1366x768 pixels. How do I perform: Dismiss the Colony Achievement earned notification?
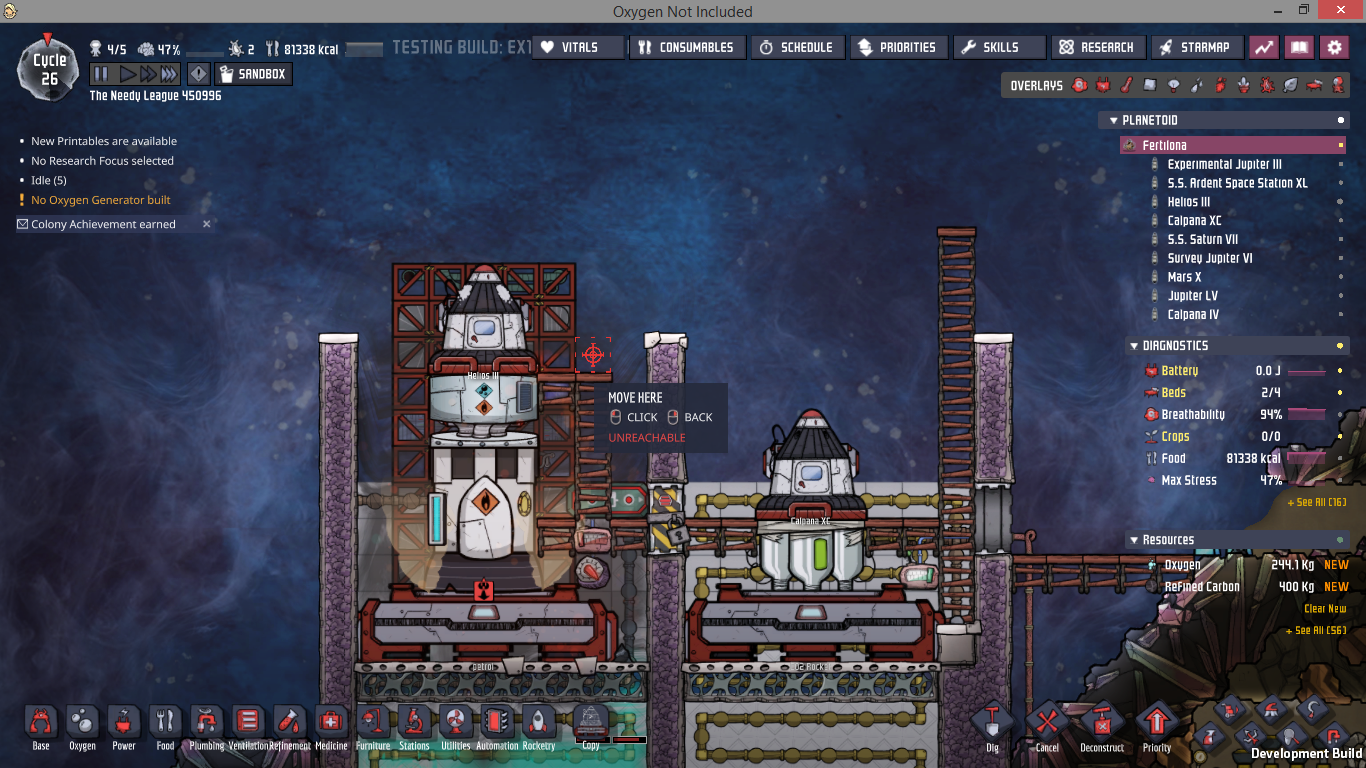pos(207,224)
